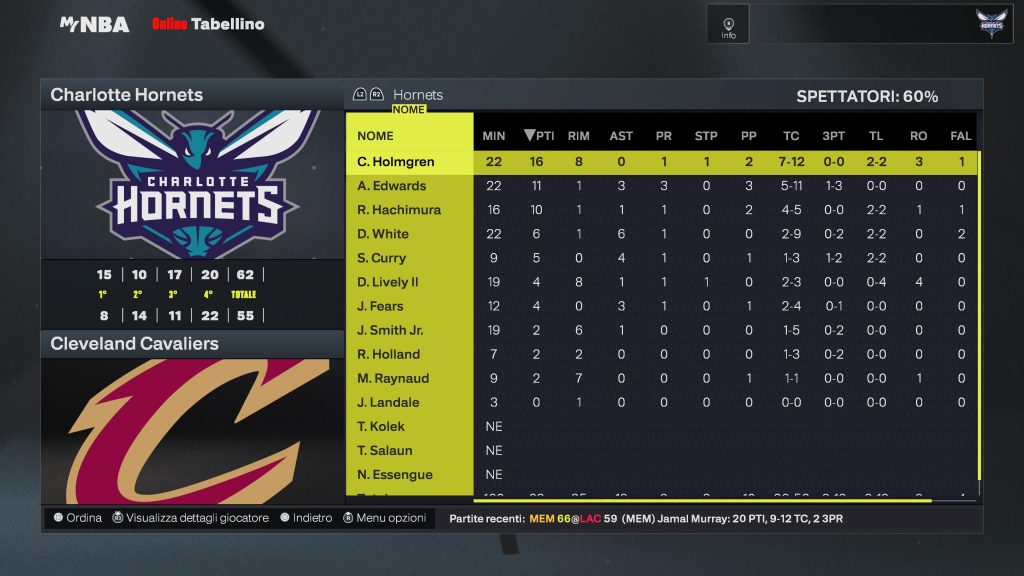Select D. Lively II's row
The width and height of the screenshot is (1024, 576).
pyautogui.click(x=389, y=282)
